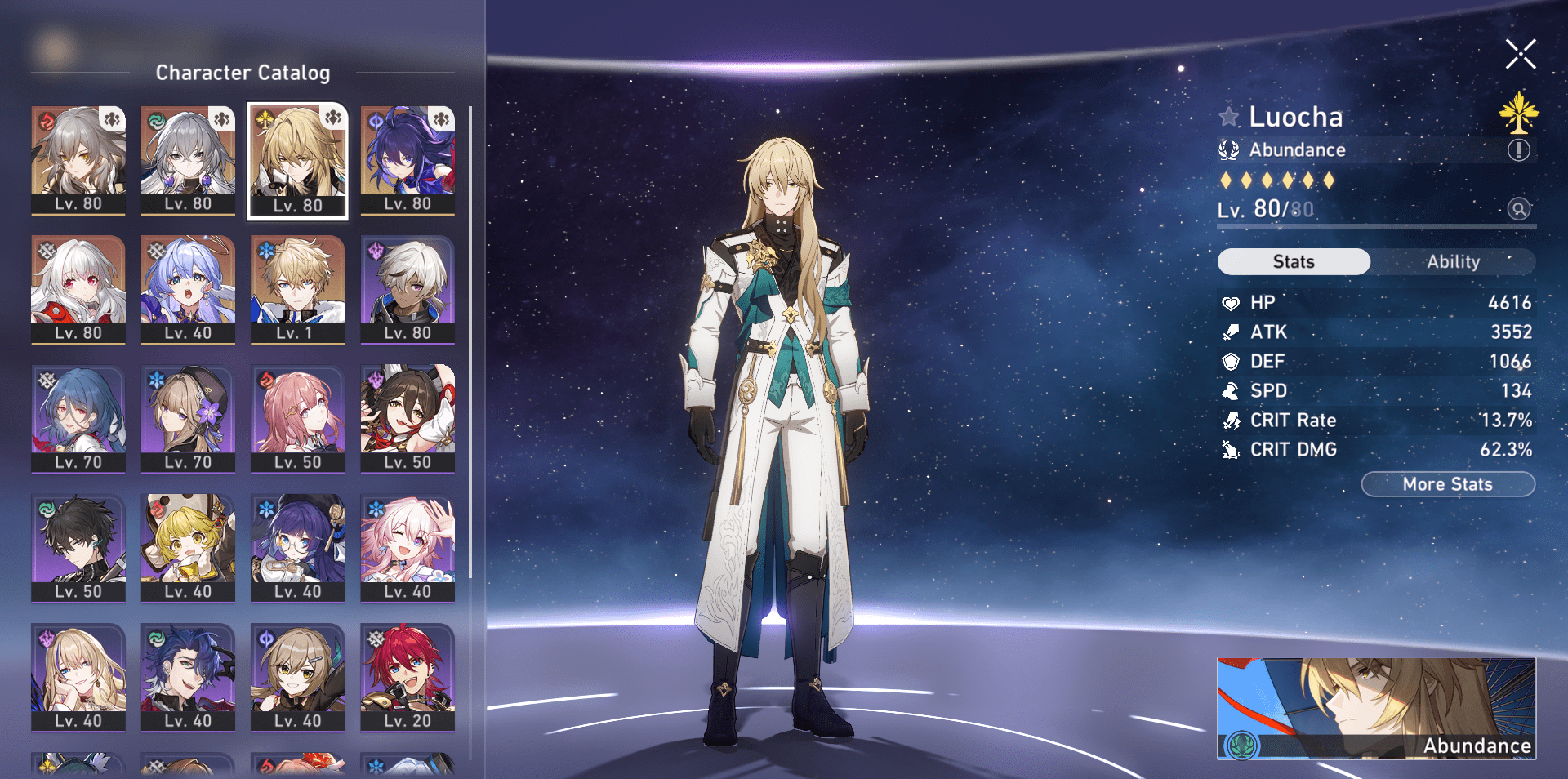Click the golden Imaginary tree icon top right
This screenshot has width=1568, height=779.
[1517, 114]
